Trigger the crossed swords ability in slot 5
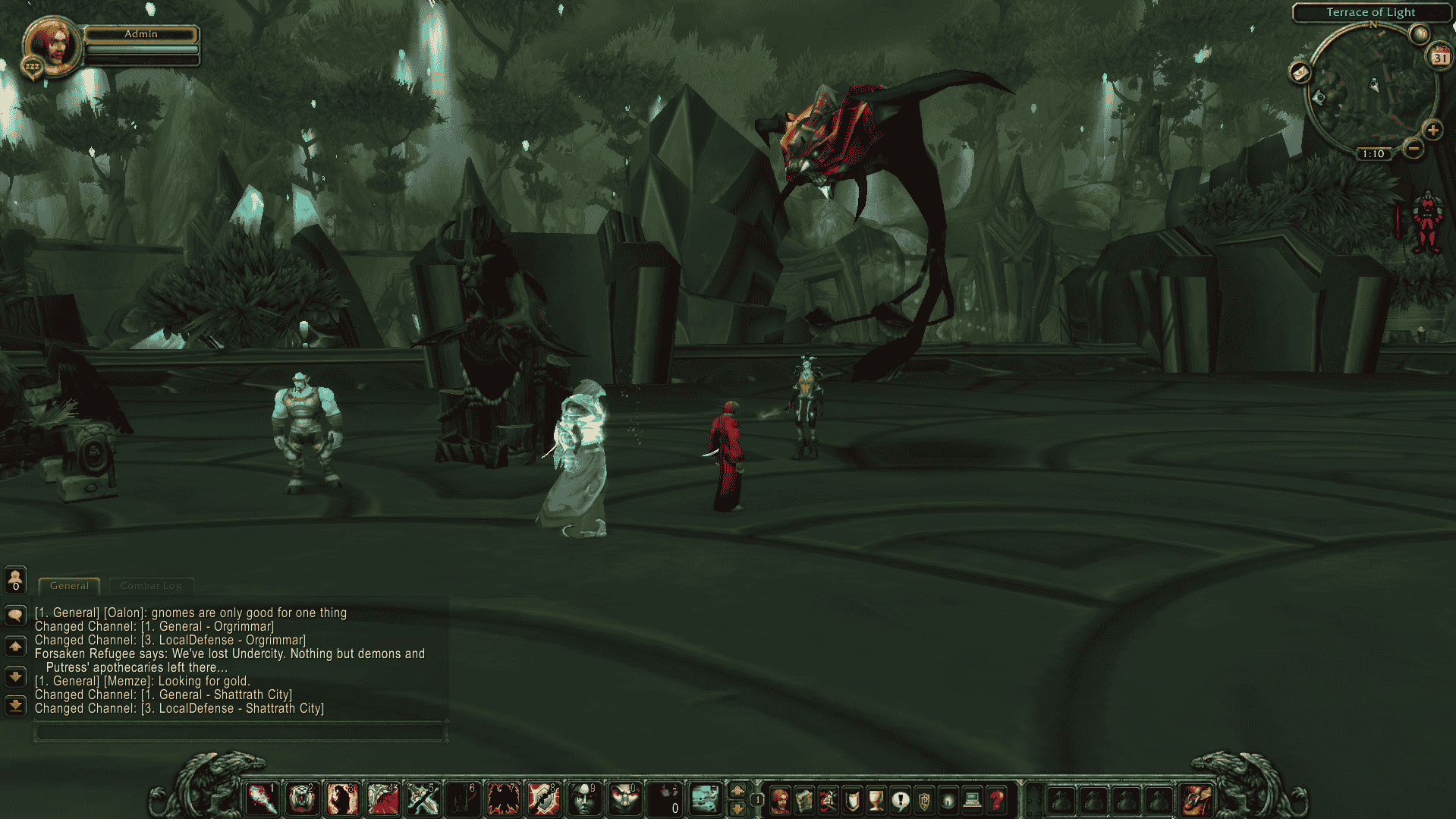Screen dimensions: 1456x819 tap(421, 799)
